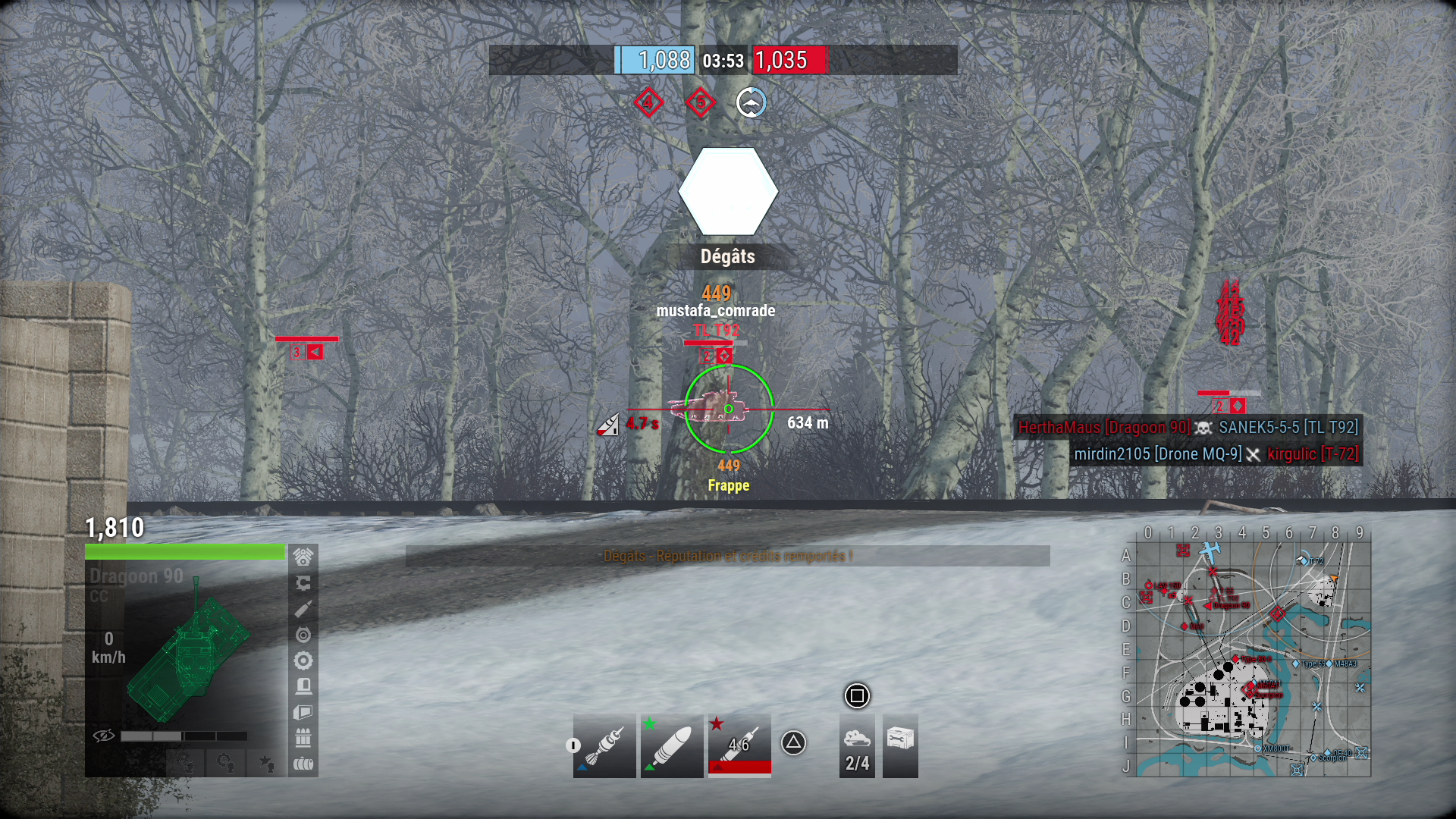Select the red diamond 5 objective marker
The width and height of the screenshot is (1456, 819).
click(700, 102)
